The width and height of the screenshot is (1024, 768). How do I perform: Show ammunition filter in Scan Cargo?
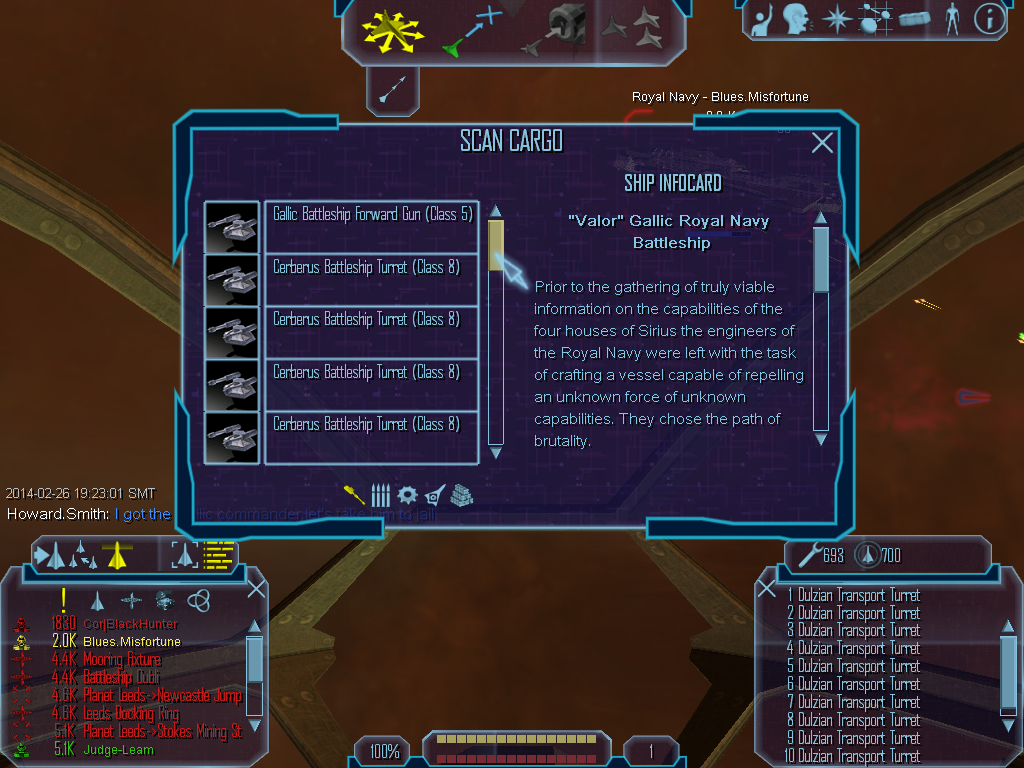[380, 494]
